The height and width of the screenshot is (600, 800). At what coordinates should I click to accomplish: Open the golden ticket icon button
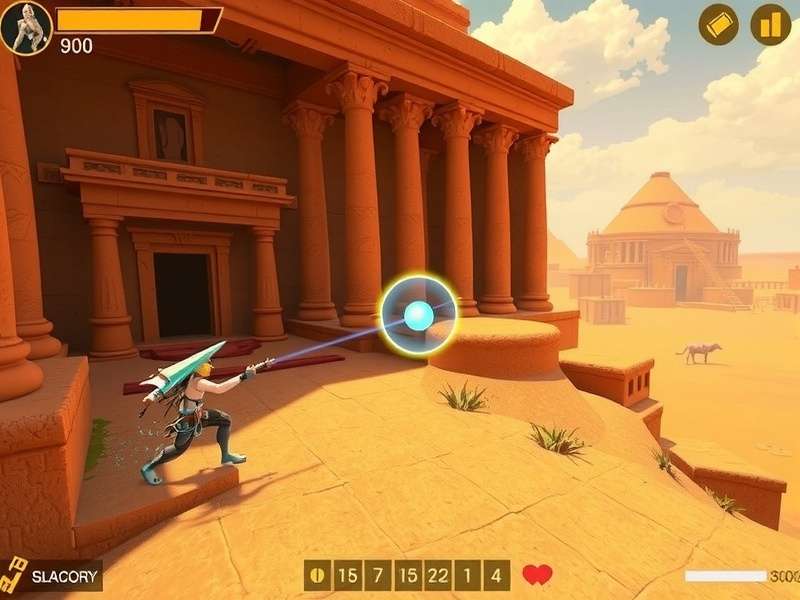[718, 24]
